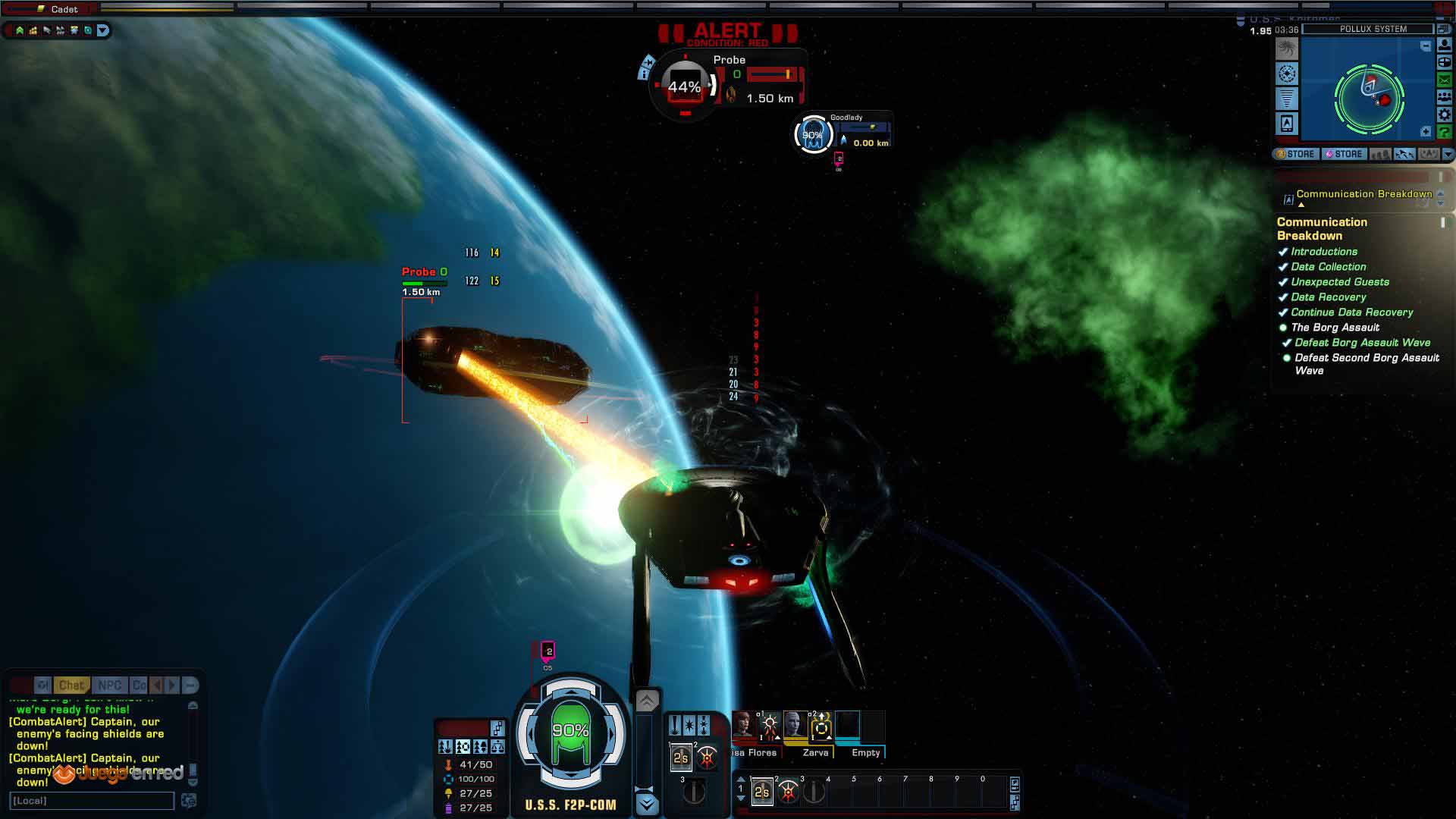The width and height of the screenshot is (1456, 819).
Task: Open the settings gear icon beside the minimap
Action: pos(1445,115)
